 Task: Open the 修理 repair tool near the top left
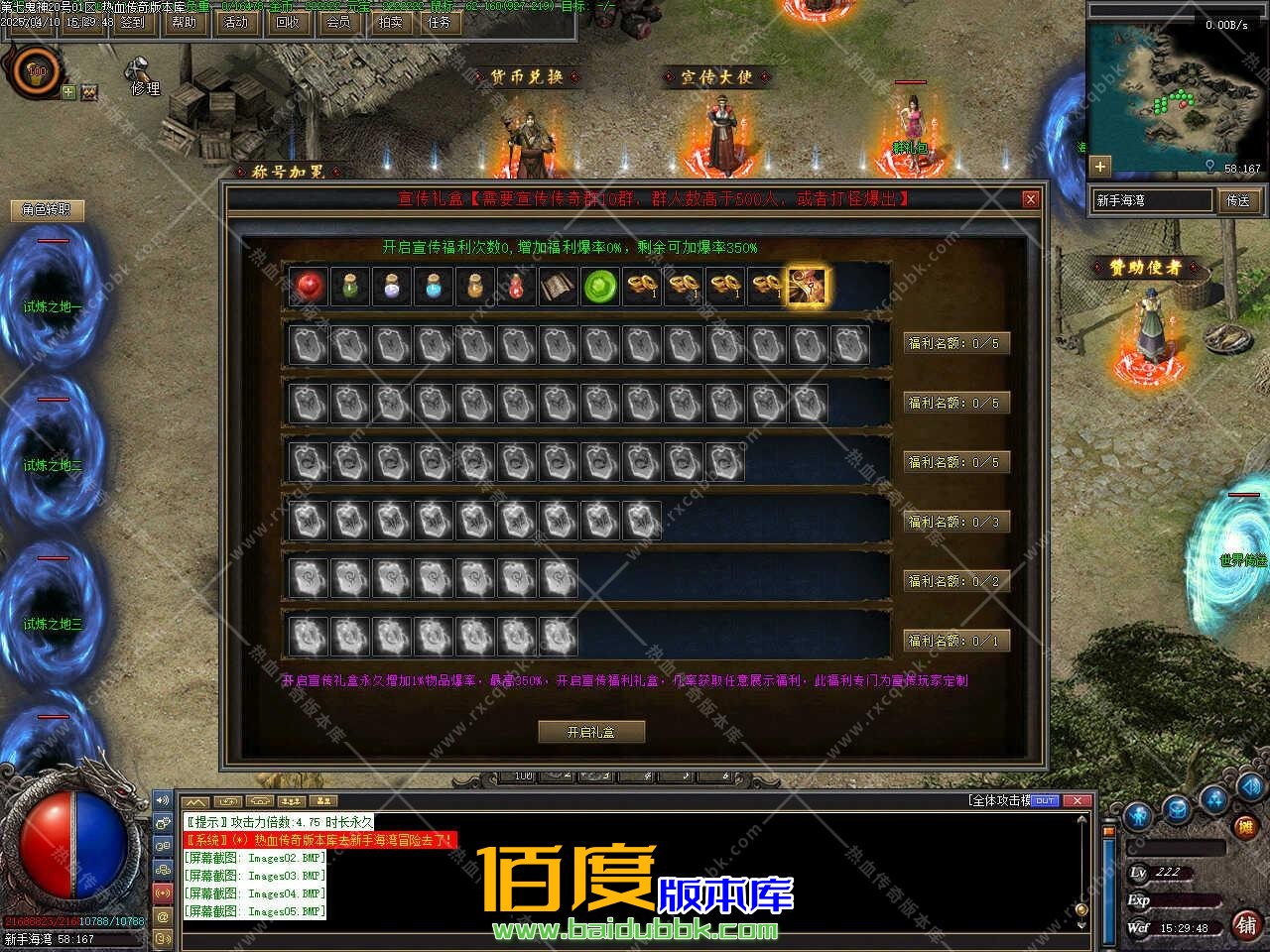click(x=142, y=79)
